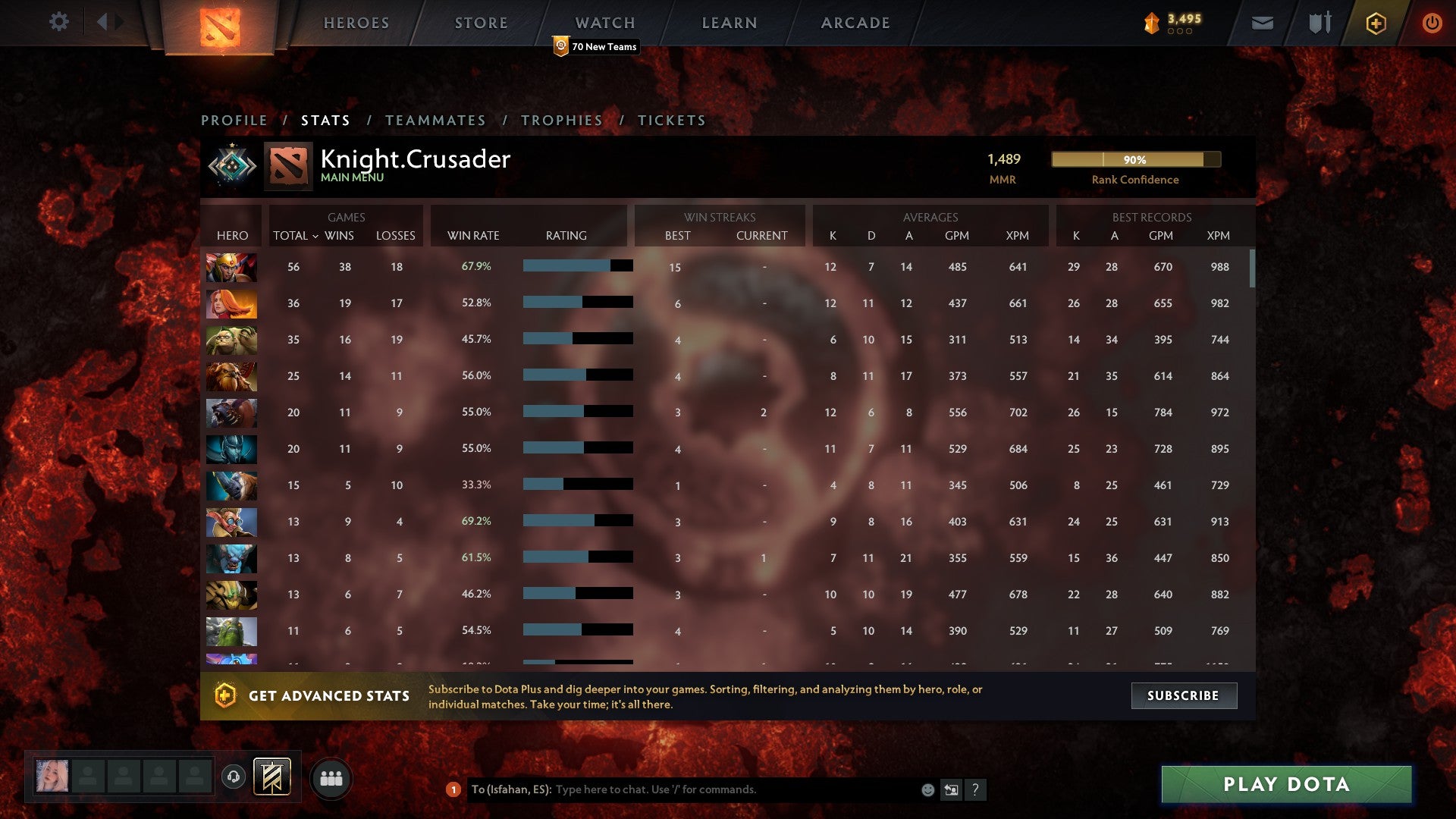Click the Rank Confidence progress bar

click(x=1135, y=159)
